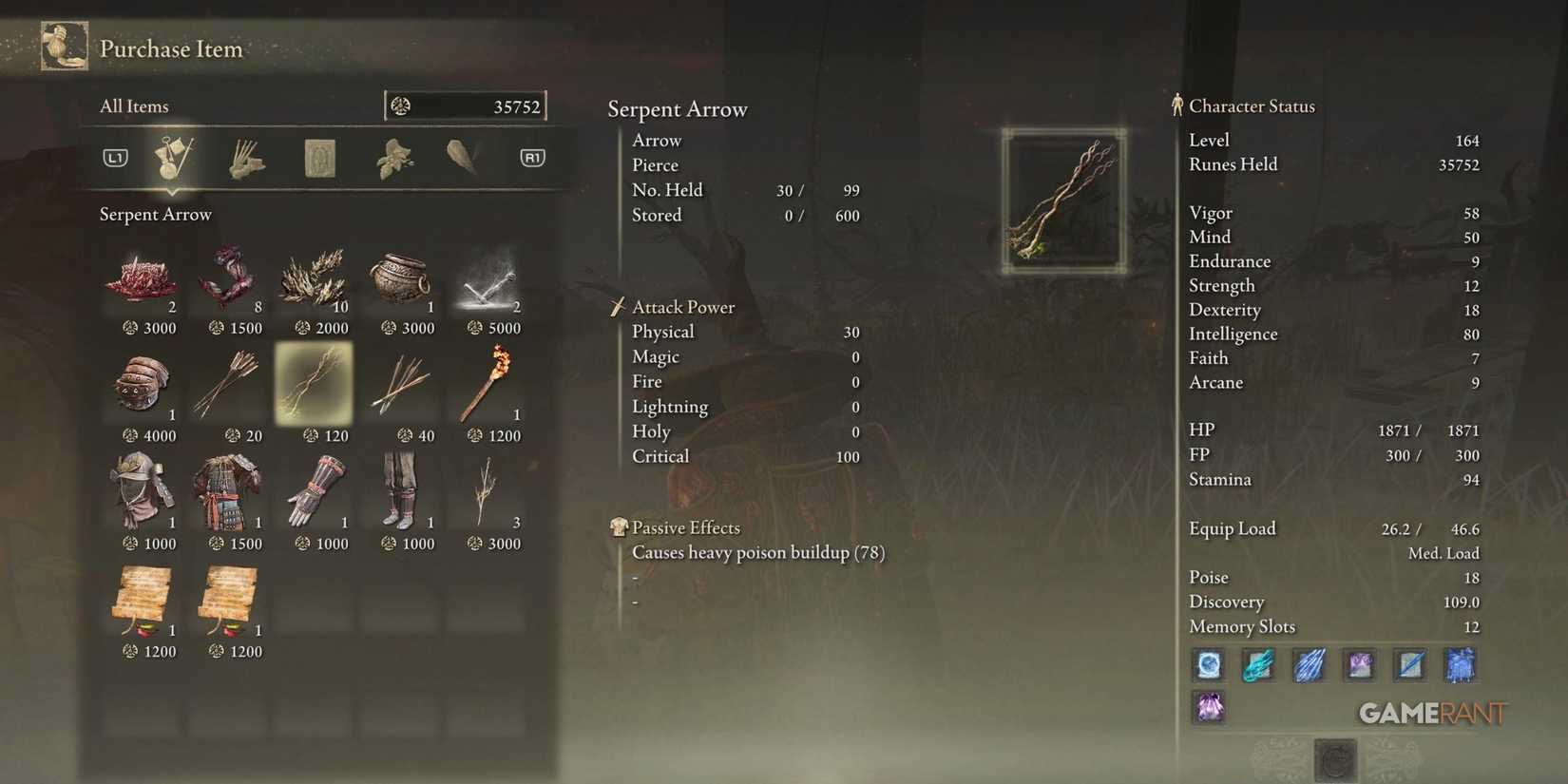Click the All Items label
Screen dimensions: 1568x784
[133, 105]
